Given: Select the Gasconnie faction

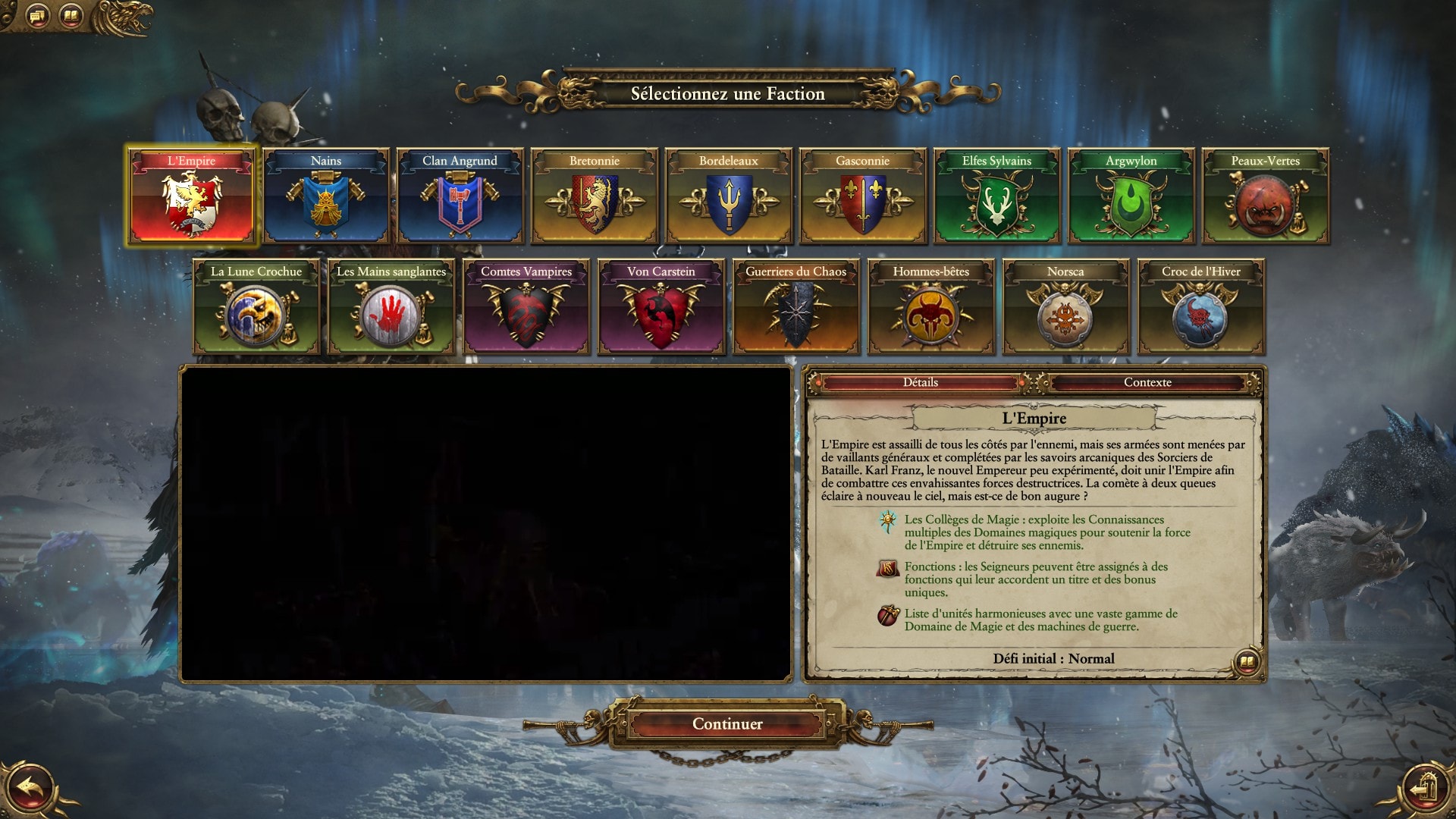Looking at the screenshot, I should pyautogui.click(x=863, y=197).
